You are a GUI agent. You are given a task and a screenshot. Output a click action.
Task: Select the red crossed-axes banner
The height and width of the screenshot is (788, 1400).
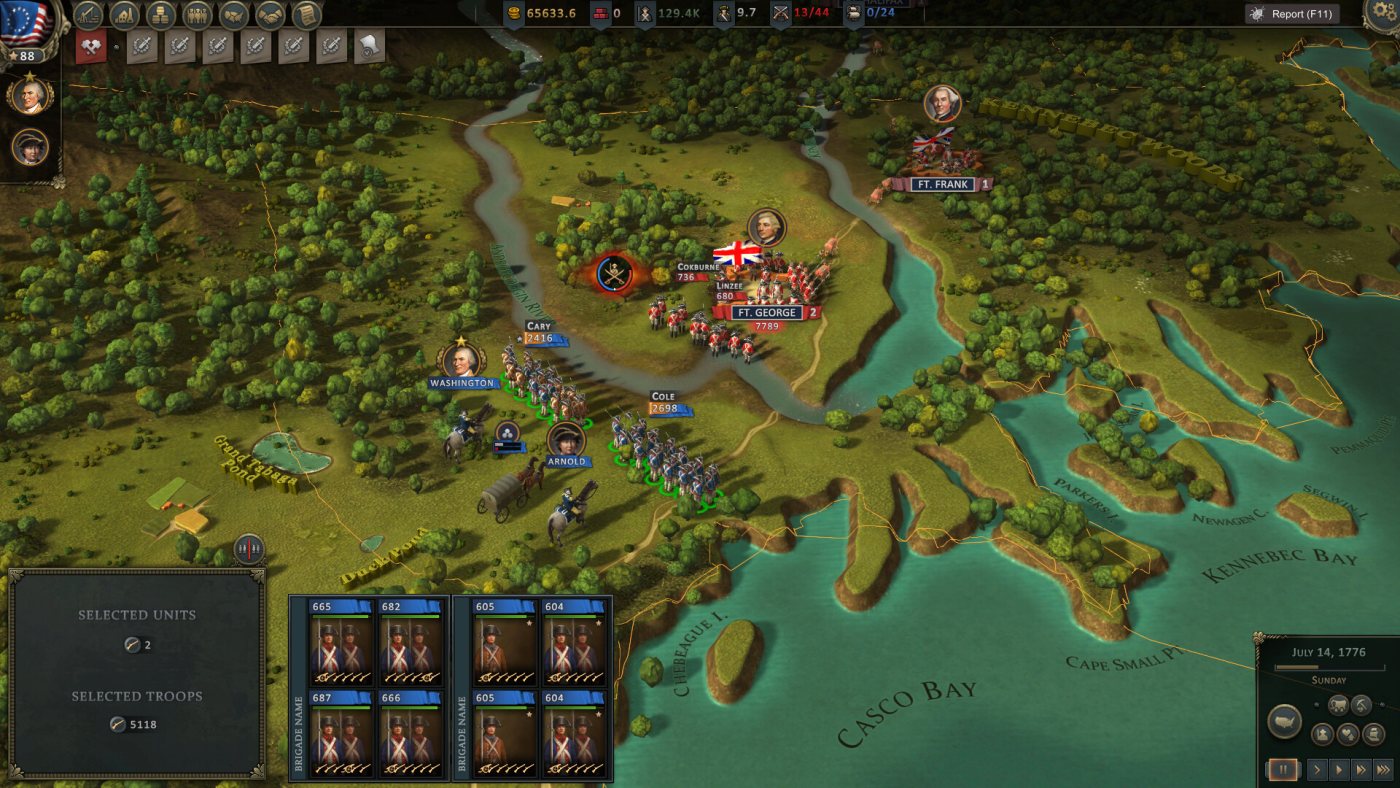click(91, 46)
